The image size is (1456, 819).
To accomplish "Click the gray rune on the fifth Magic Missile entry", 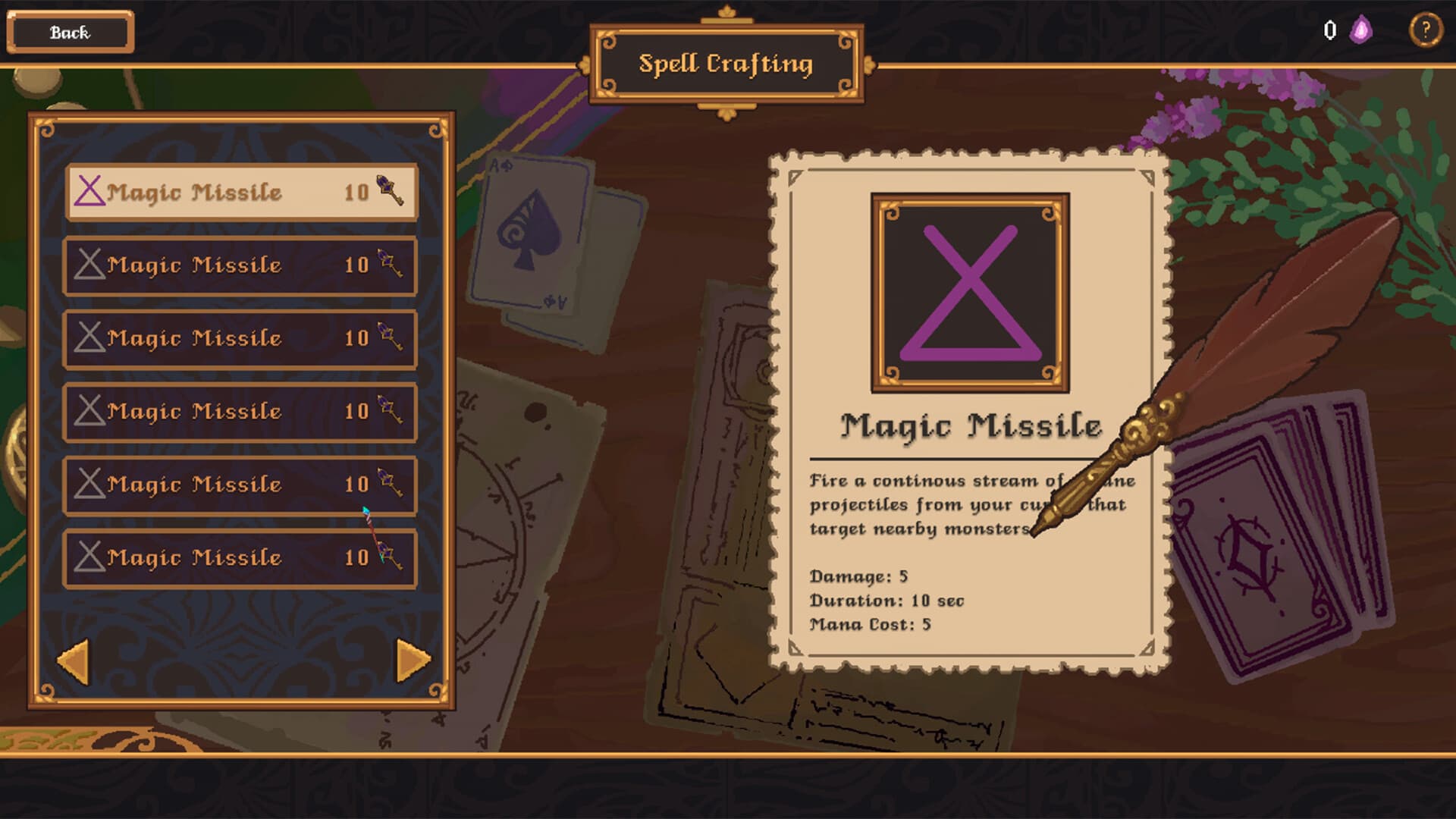I will point(91,484).
